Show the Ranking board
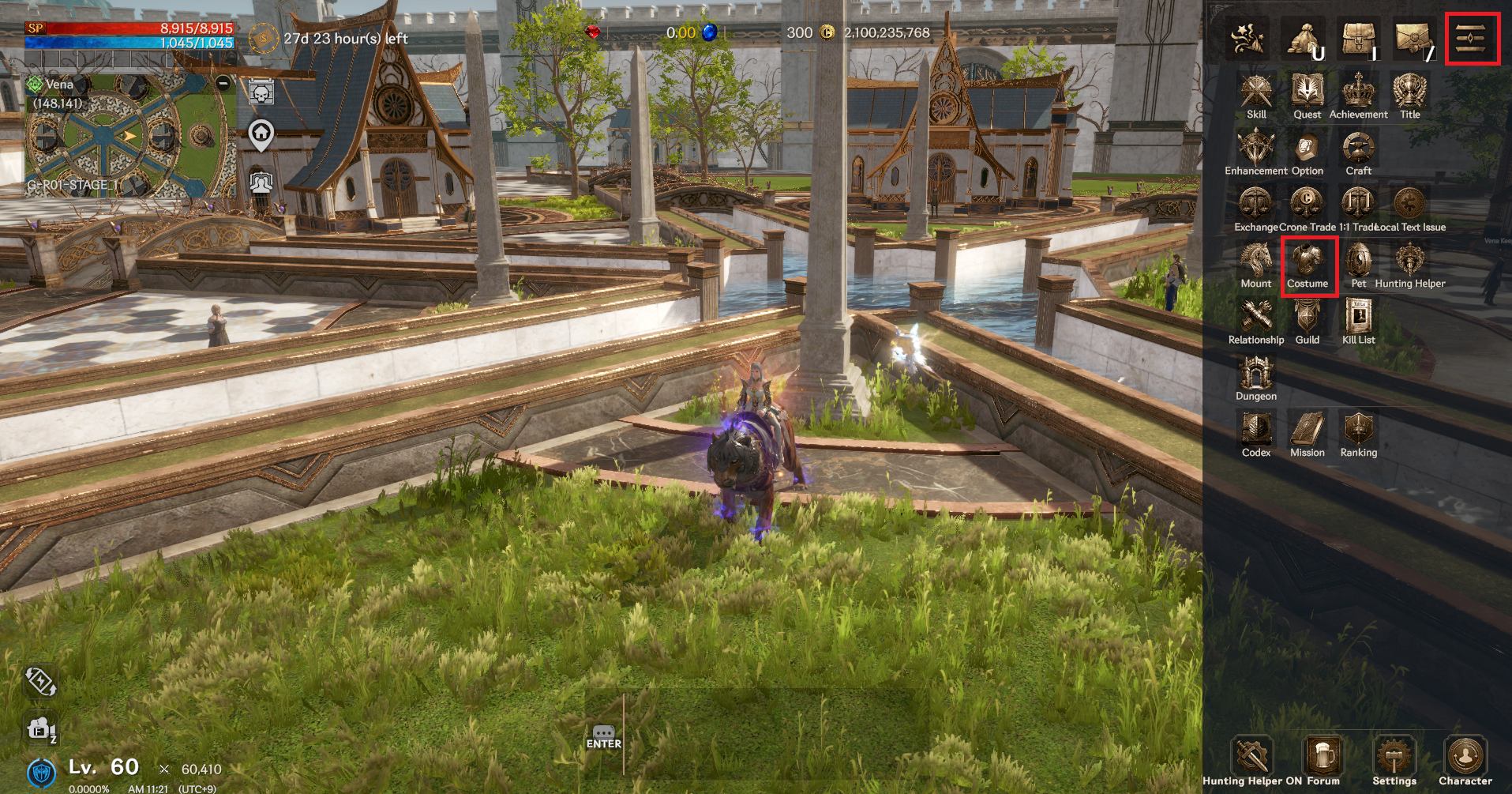Screen dimensions: 1512x794 1358,432
